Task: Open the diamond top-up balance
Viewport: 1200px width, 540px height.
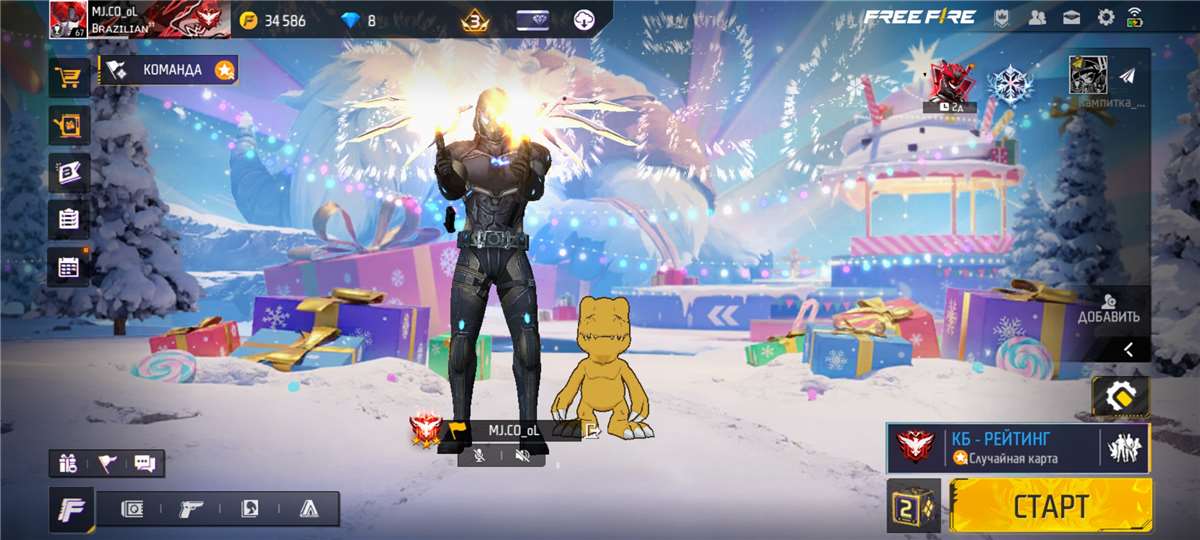Action: coord(358,20)
